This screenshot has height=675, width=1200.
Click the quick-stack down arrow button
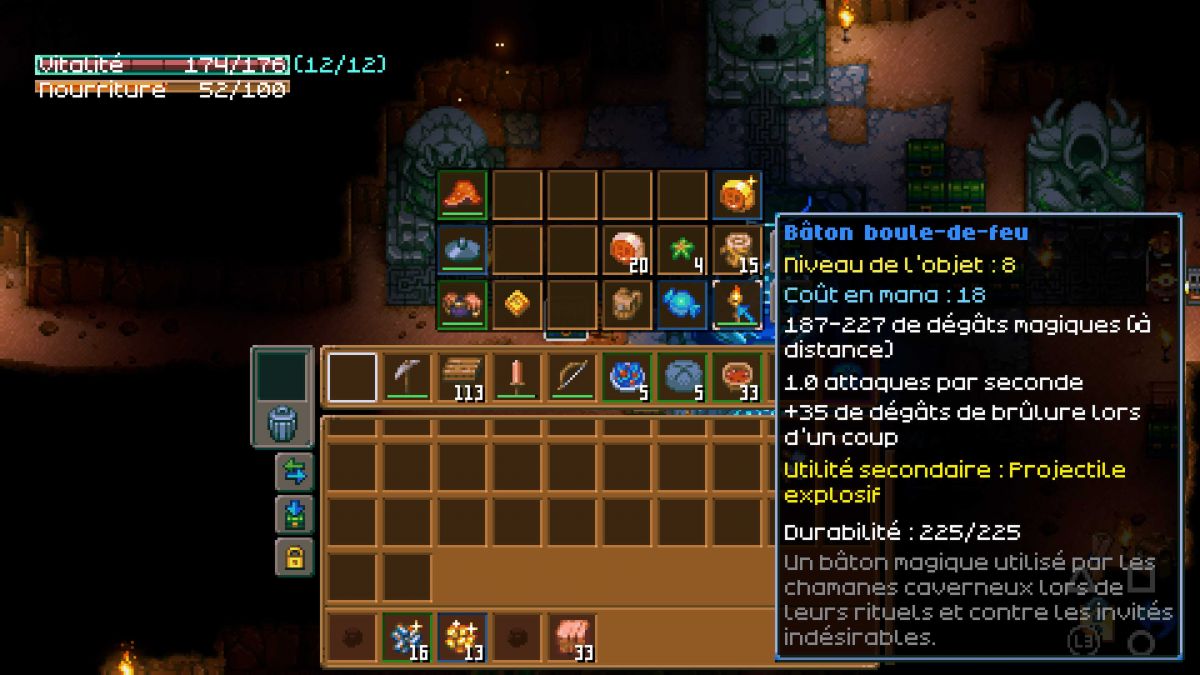(294, 514)
